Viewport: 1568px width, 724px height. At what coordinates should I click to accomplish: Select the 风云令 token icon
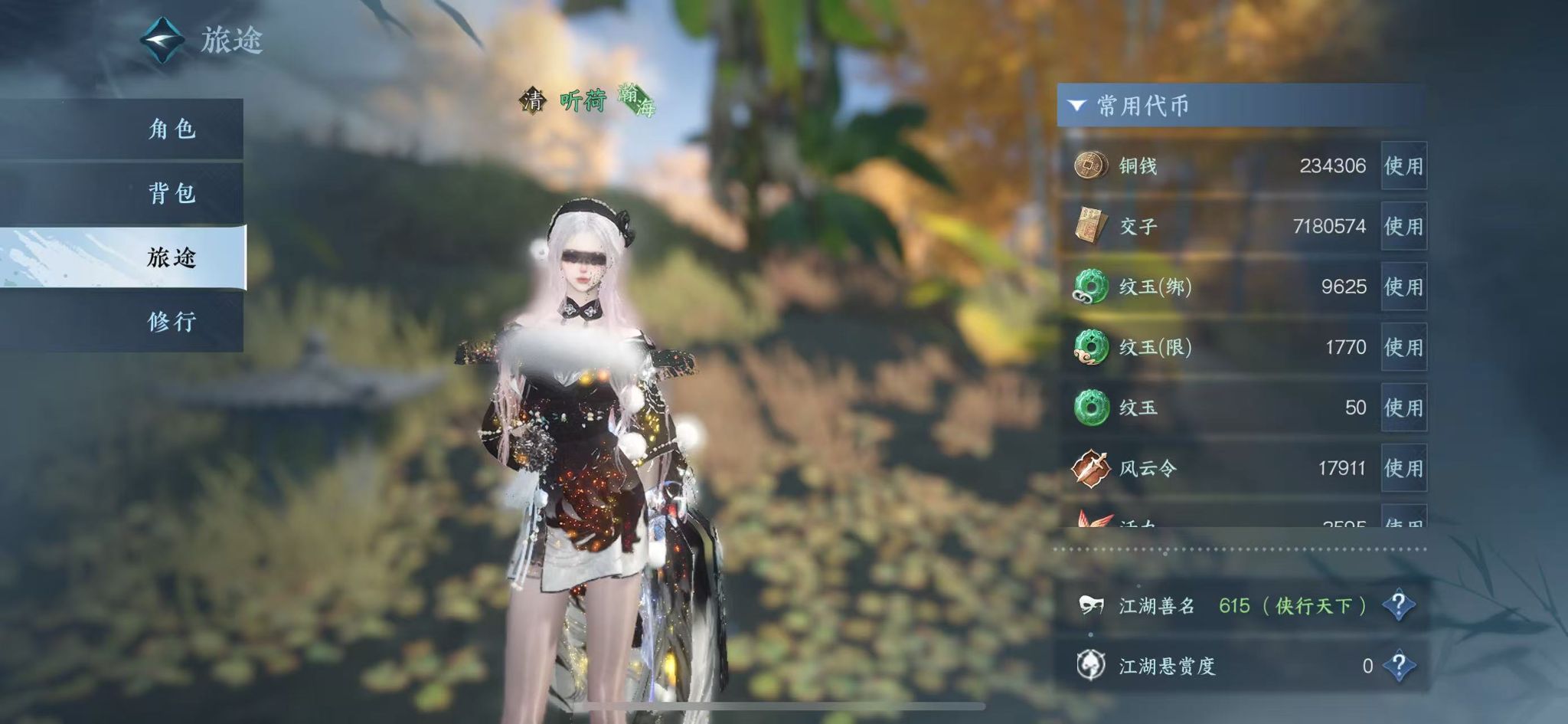[x=1090, y=468]
